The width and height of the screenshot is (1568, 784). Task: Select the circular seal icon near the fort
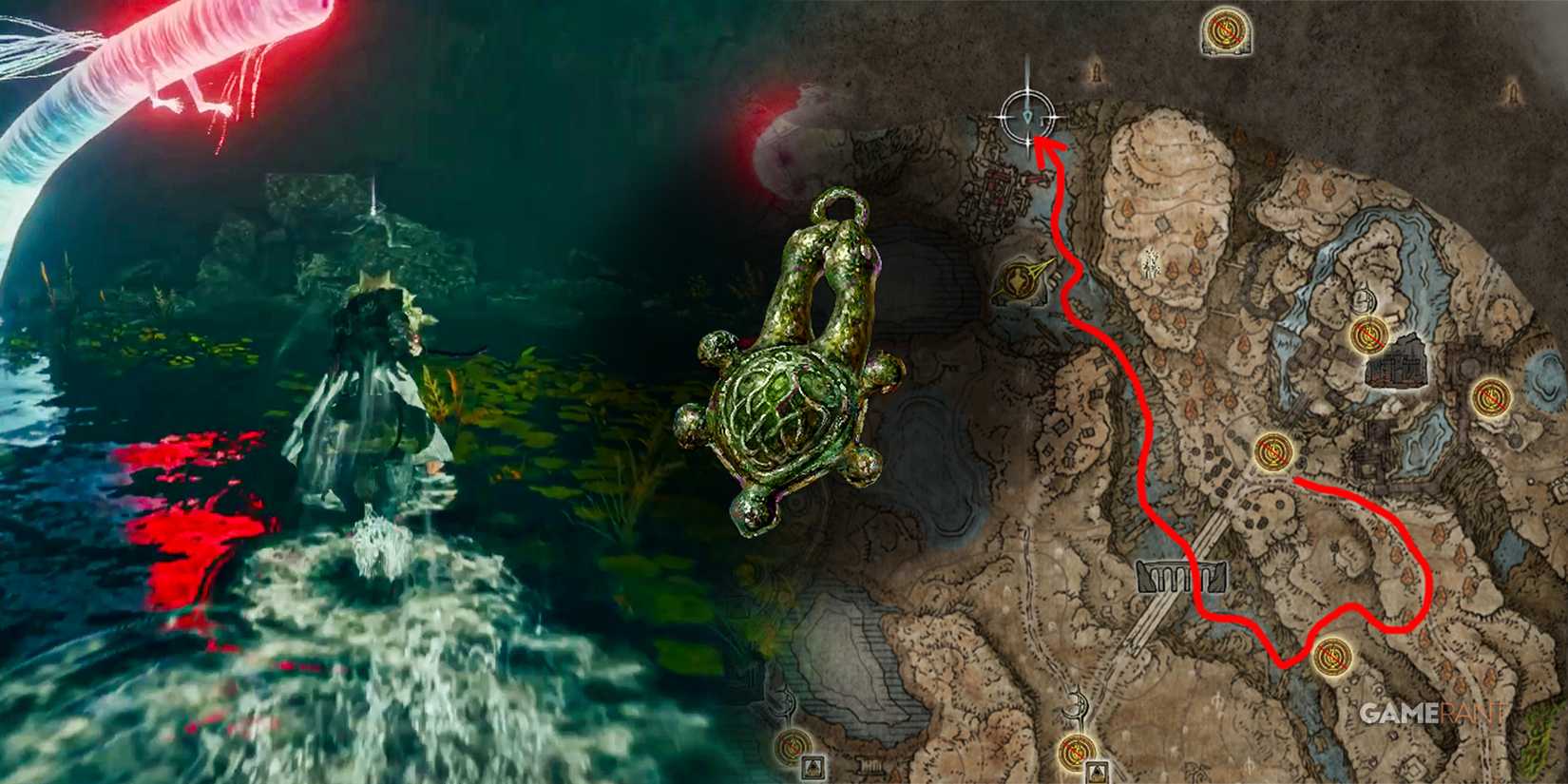click(x=1363, y=301)
